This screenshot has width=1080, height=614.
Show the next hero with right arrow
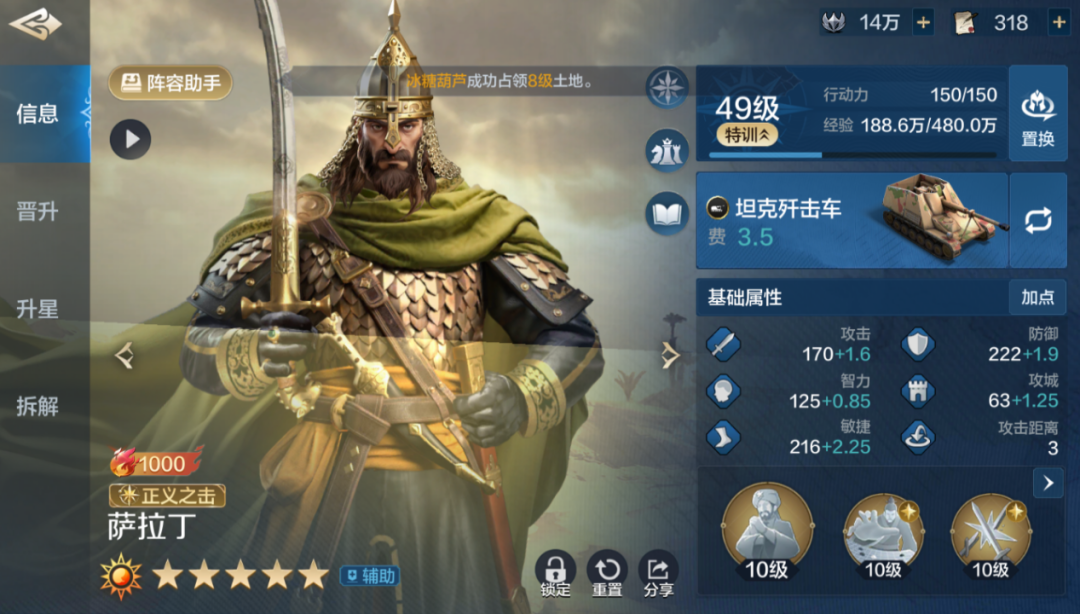pyautogui.click(x=671, y=355)
